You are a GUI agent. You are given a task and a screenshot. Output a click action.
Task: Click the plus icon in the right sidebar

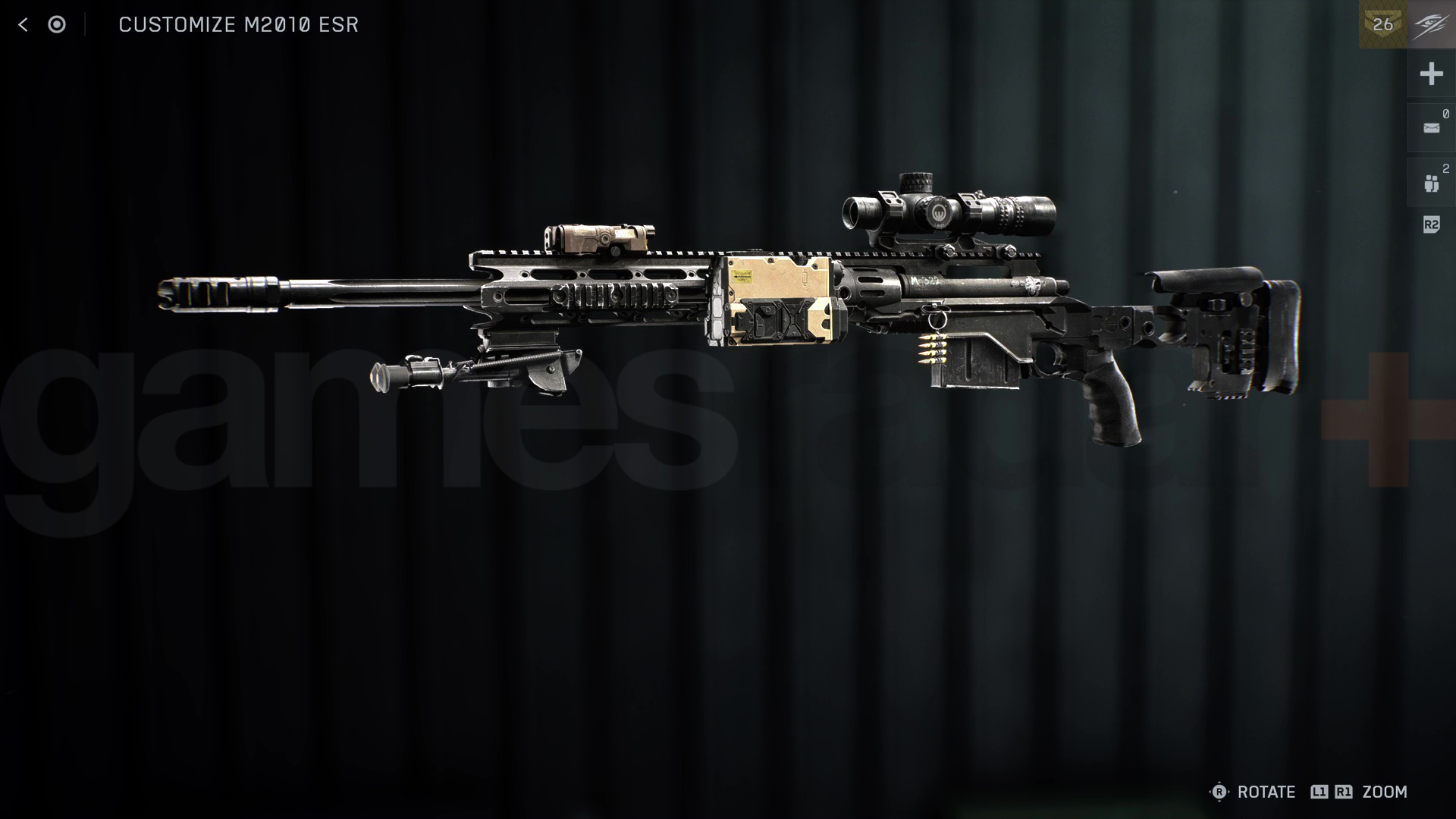1432,74
